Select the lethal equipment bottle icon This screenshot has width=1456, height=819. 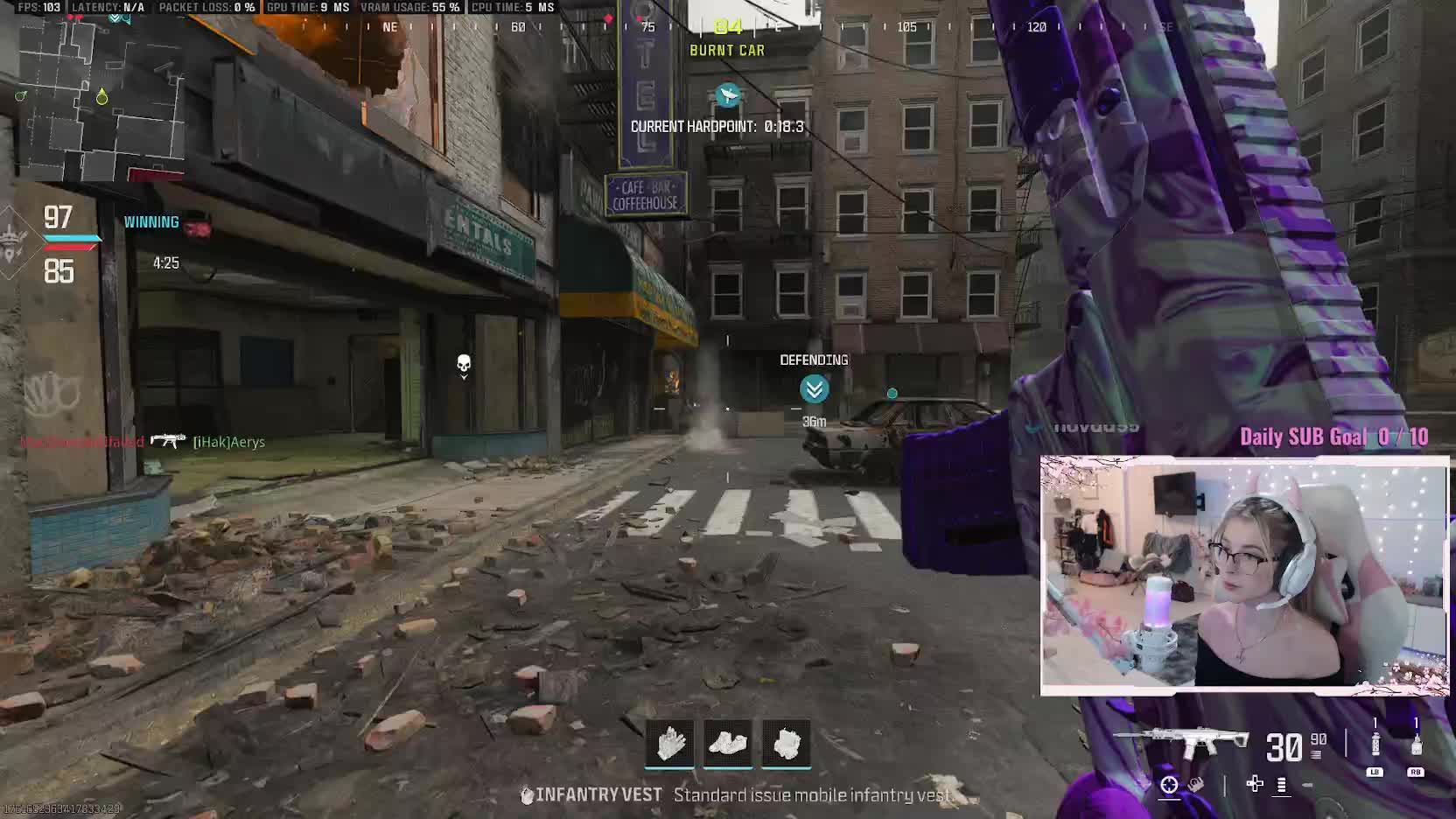click(x=1416, y=745)
